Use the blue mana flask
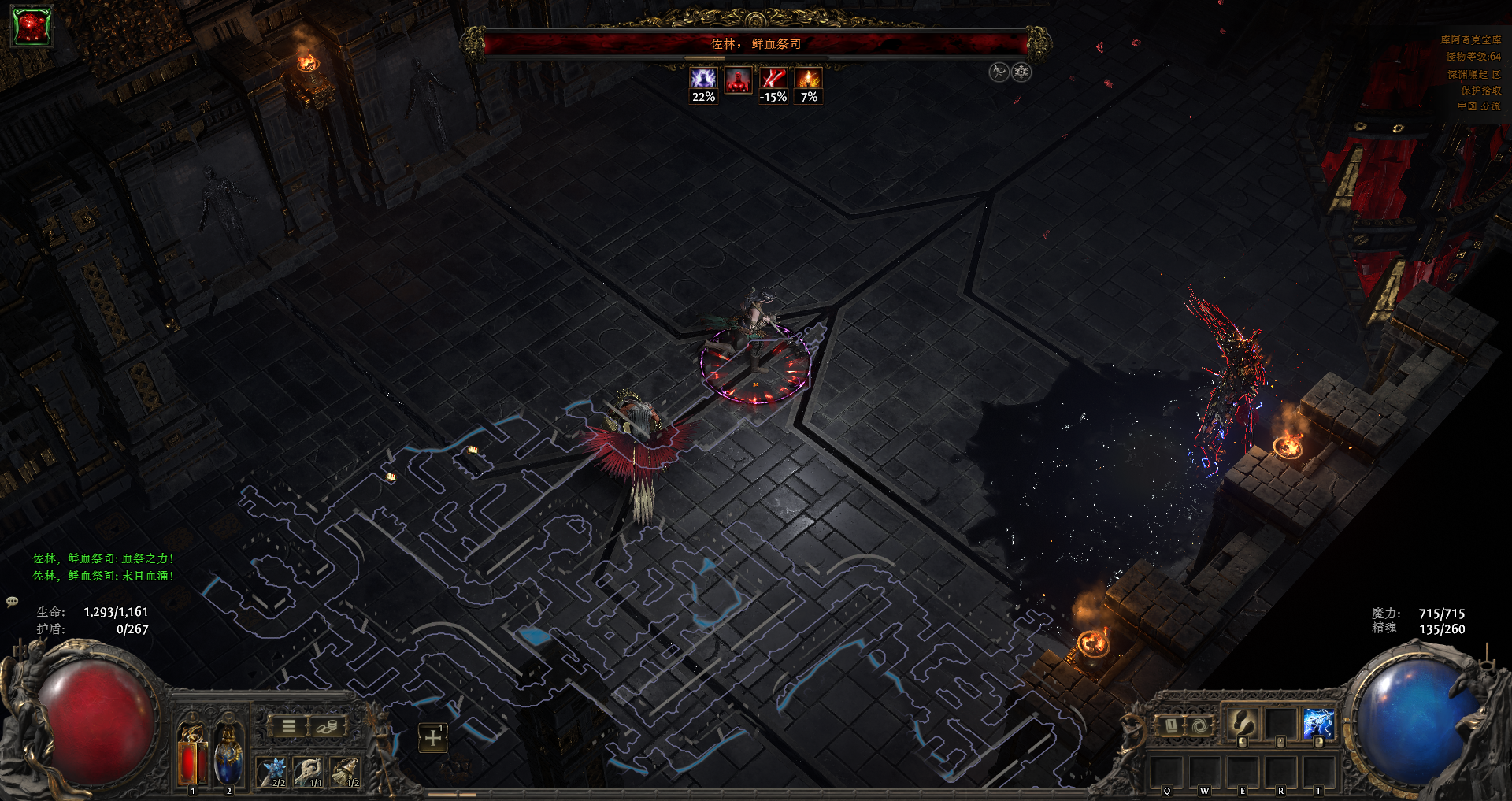The height and width of the screenshot is (801, 1512). tap(228, 756)
